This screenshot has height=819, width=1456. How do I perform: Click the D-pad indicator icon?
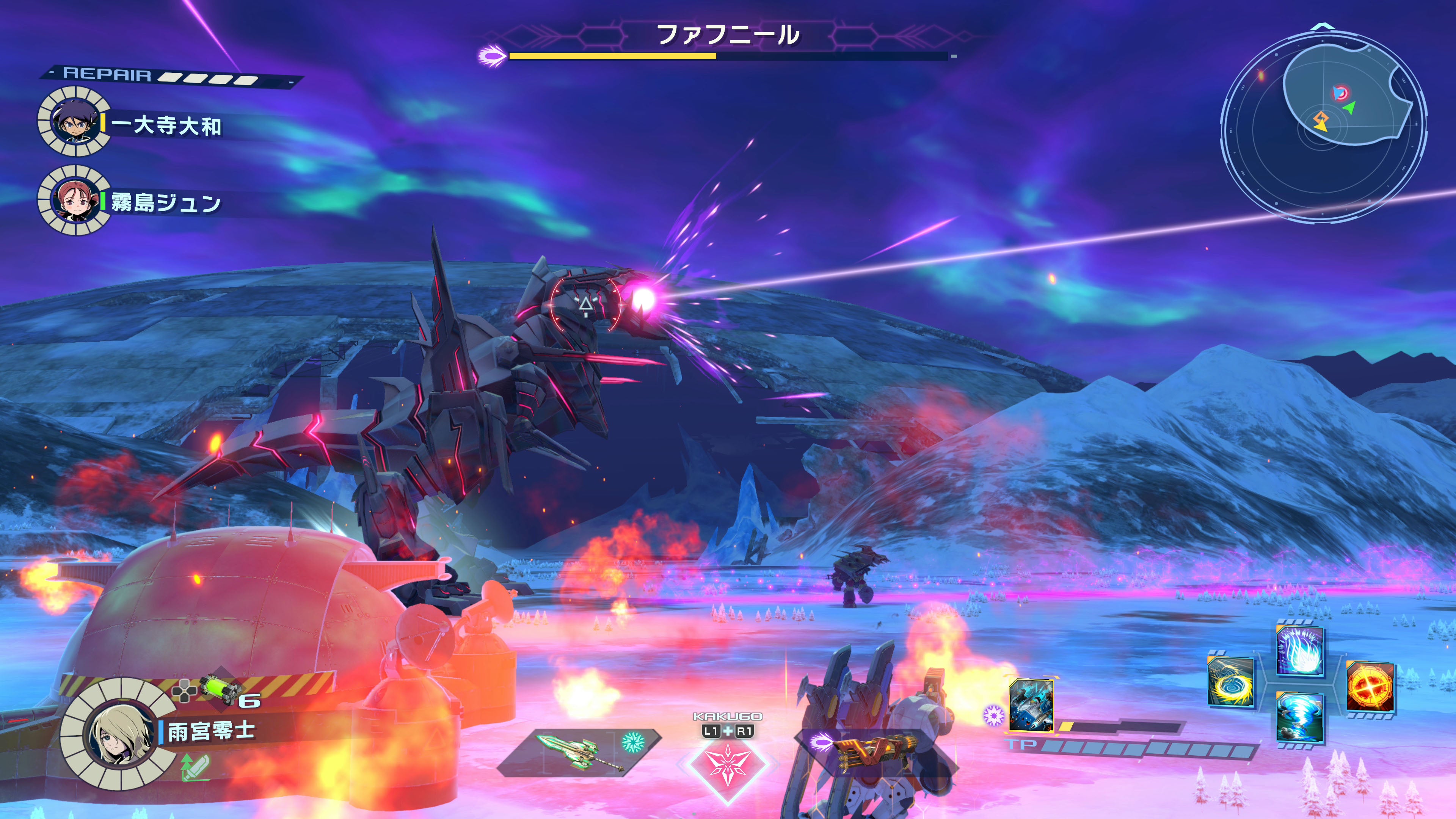pos(185,691)
